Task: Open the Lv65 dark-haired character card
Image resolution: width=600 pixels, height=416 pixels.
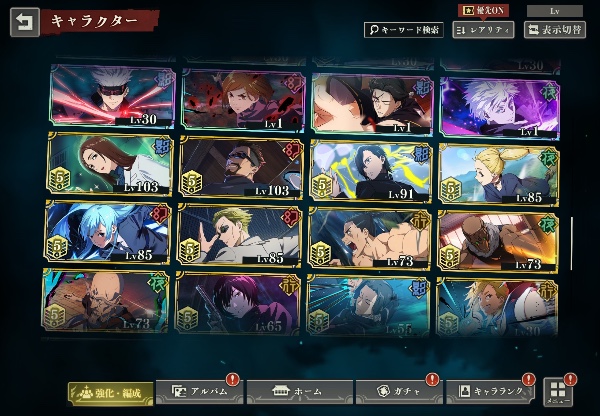Action: (x=241, y=300)
